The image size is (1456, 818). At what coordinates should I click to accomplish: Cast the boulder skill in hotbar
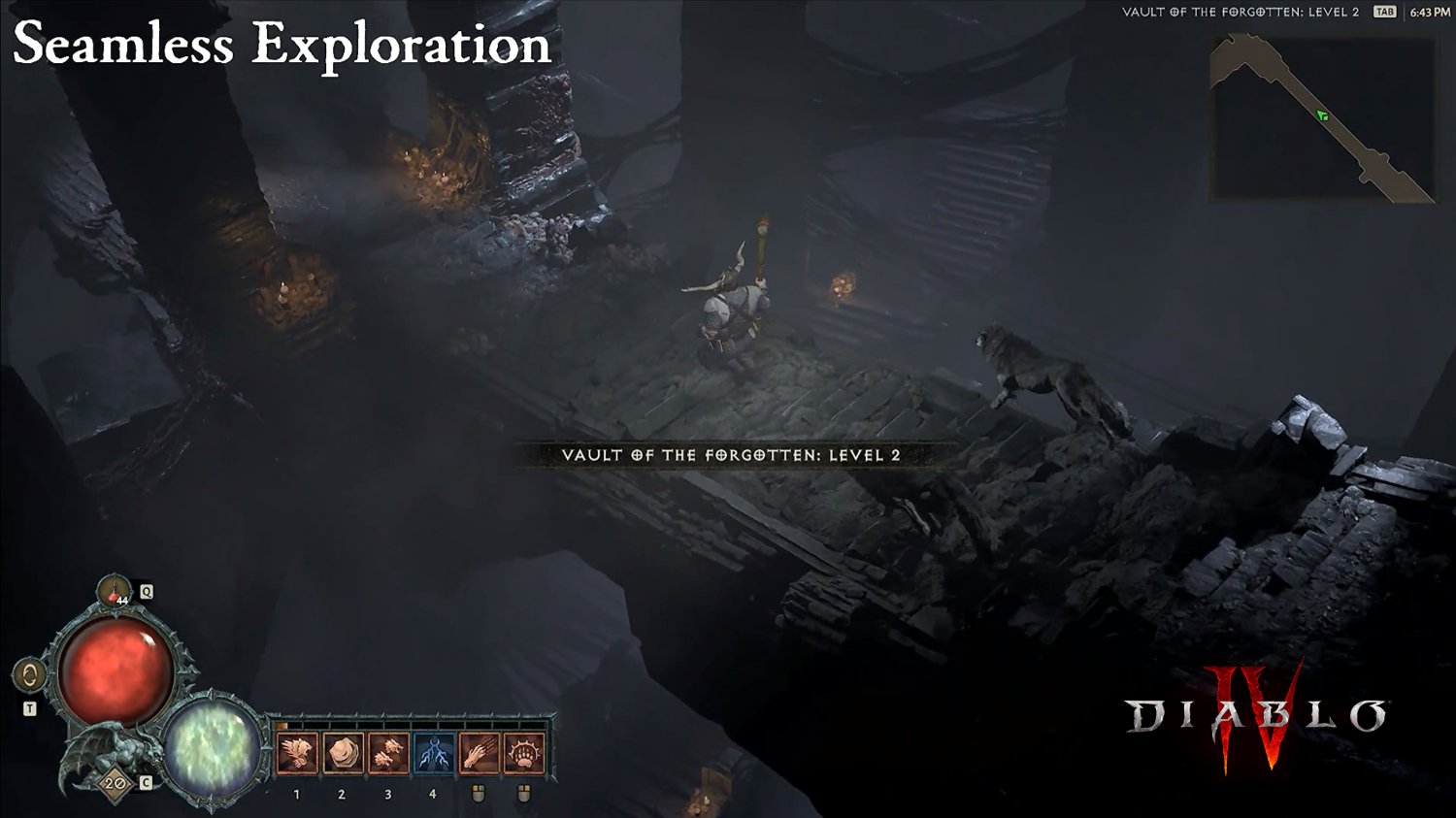click(343, 753)
